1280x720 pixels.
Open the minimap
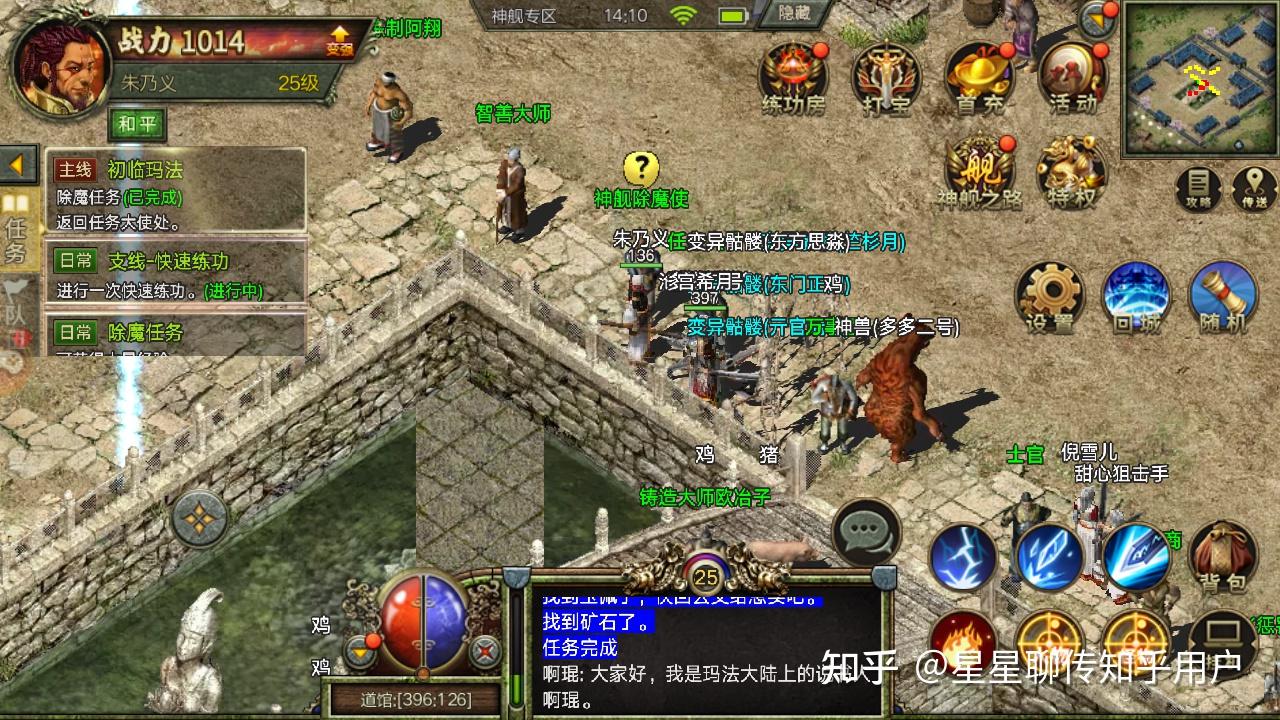[1200, 78]
